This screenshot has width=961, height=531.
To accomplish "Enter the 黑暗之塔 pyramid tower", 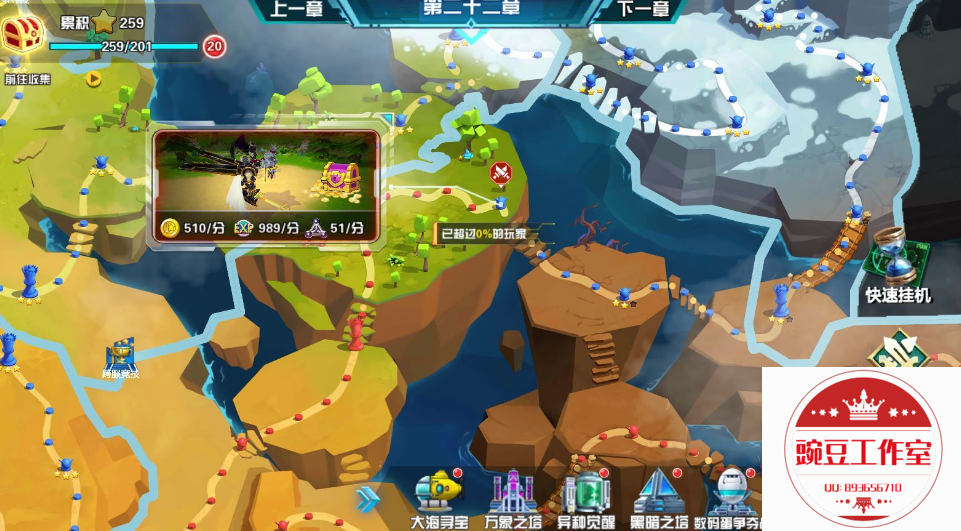I will [x=658, y=495].
